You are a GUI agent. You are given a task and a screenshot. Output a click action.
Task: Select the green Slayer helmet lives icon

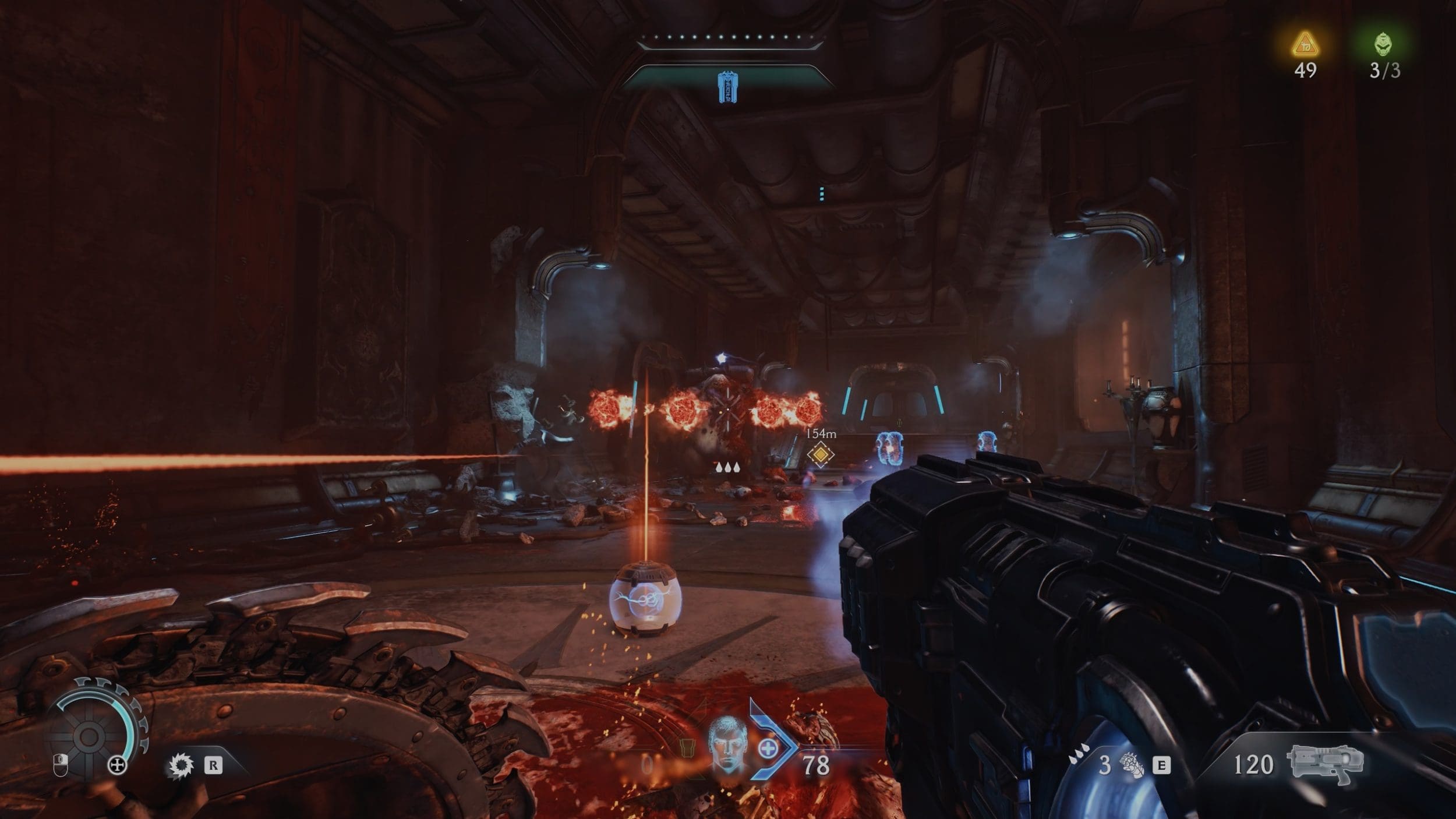1384,44
